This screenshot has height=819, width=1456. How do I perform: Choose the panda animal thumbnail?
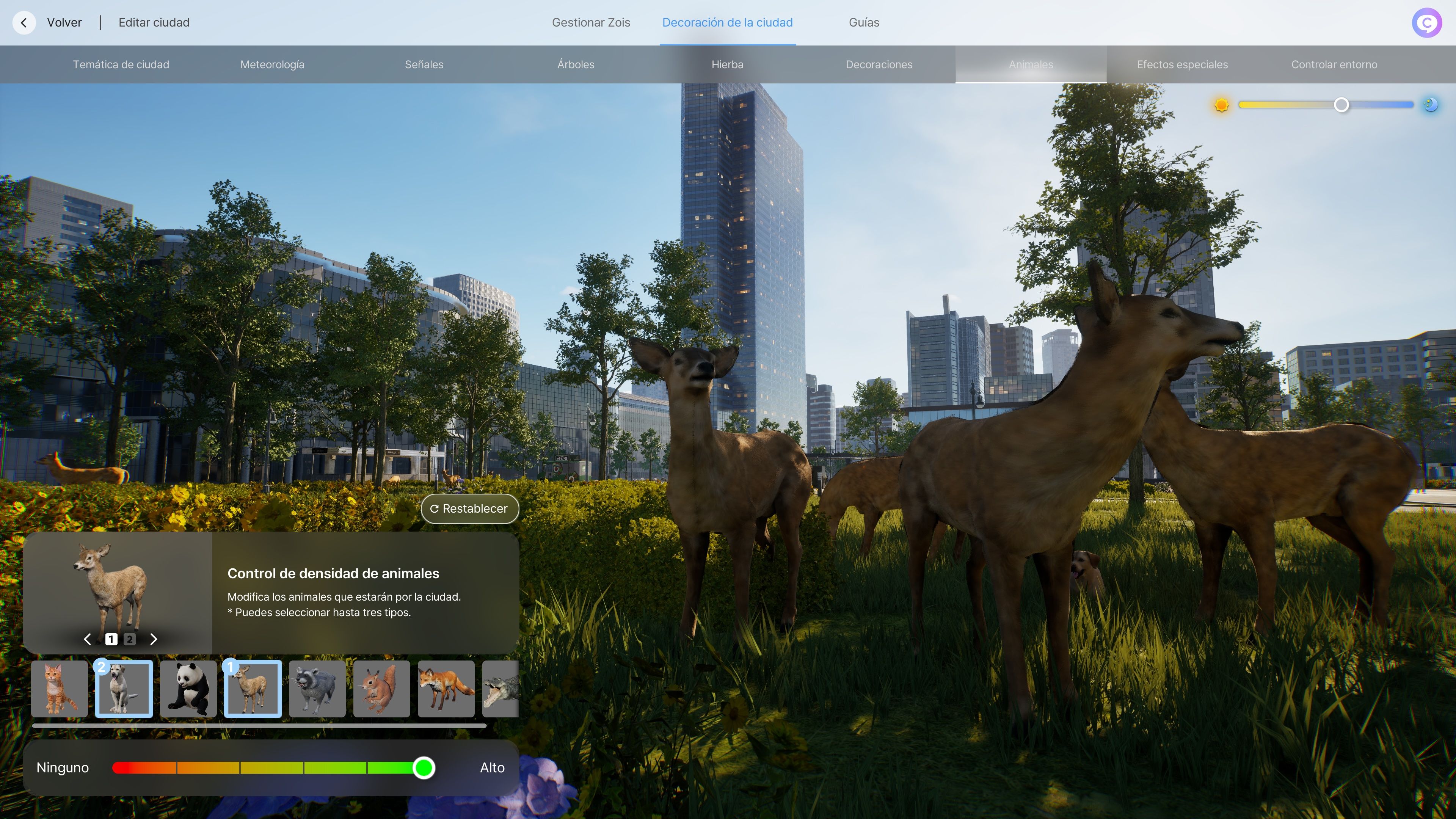pos(188,689)
